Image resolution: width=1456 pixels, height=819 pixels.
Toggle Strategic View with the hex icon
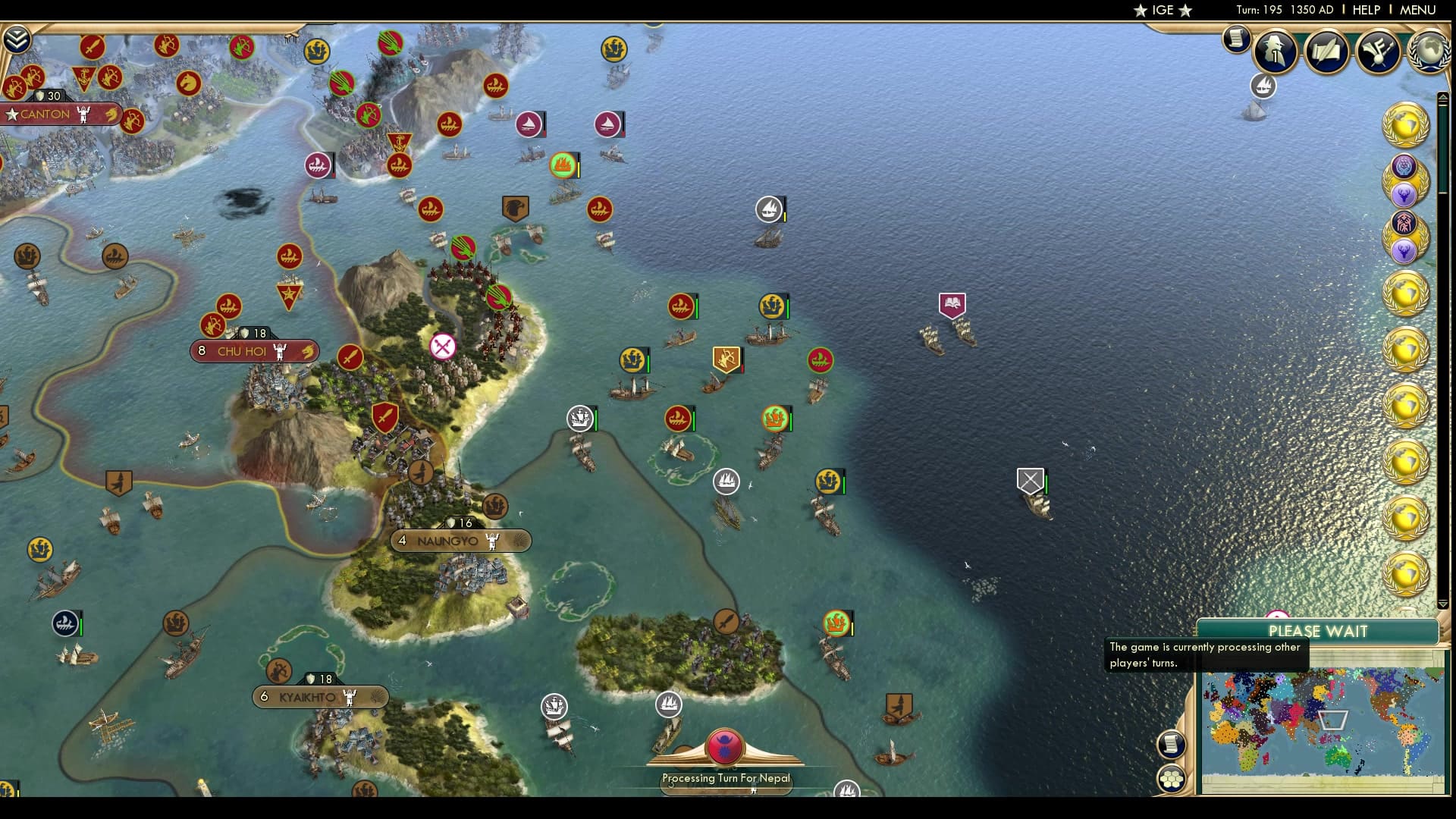(1172, 776)
